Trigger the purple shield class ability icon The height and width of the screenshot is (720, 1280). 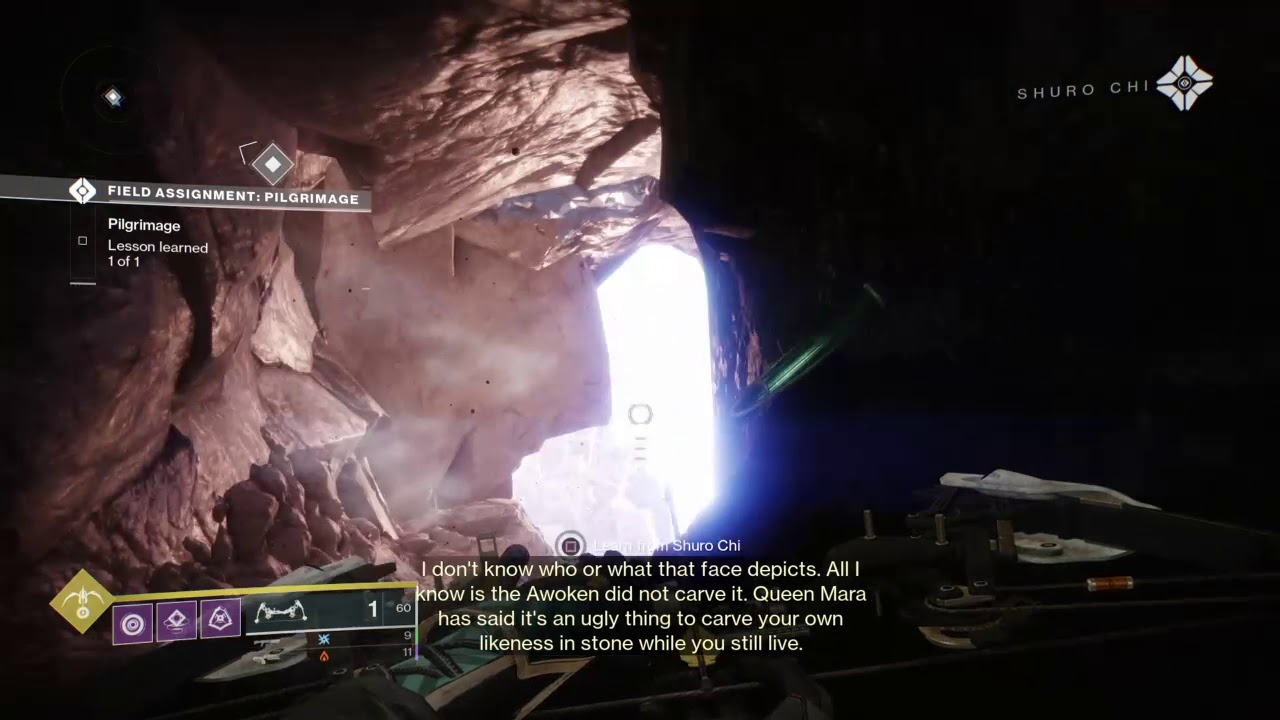[x=220, y=620]
